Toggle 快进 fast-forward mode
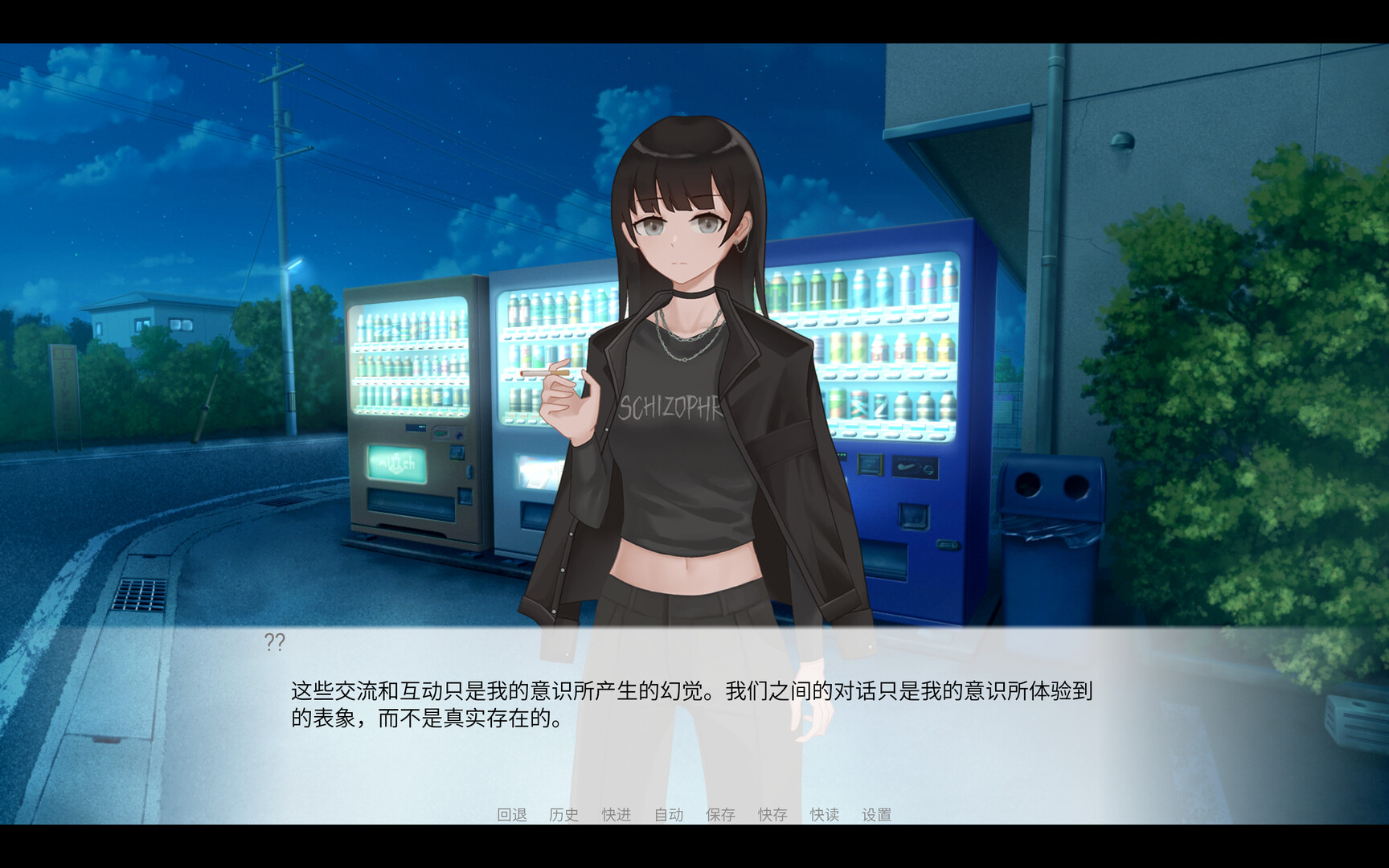The width and height of the screenshot is (1389, 868). (x=614, y=814)
